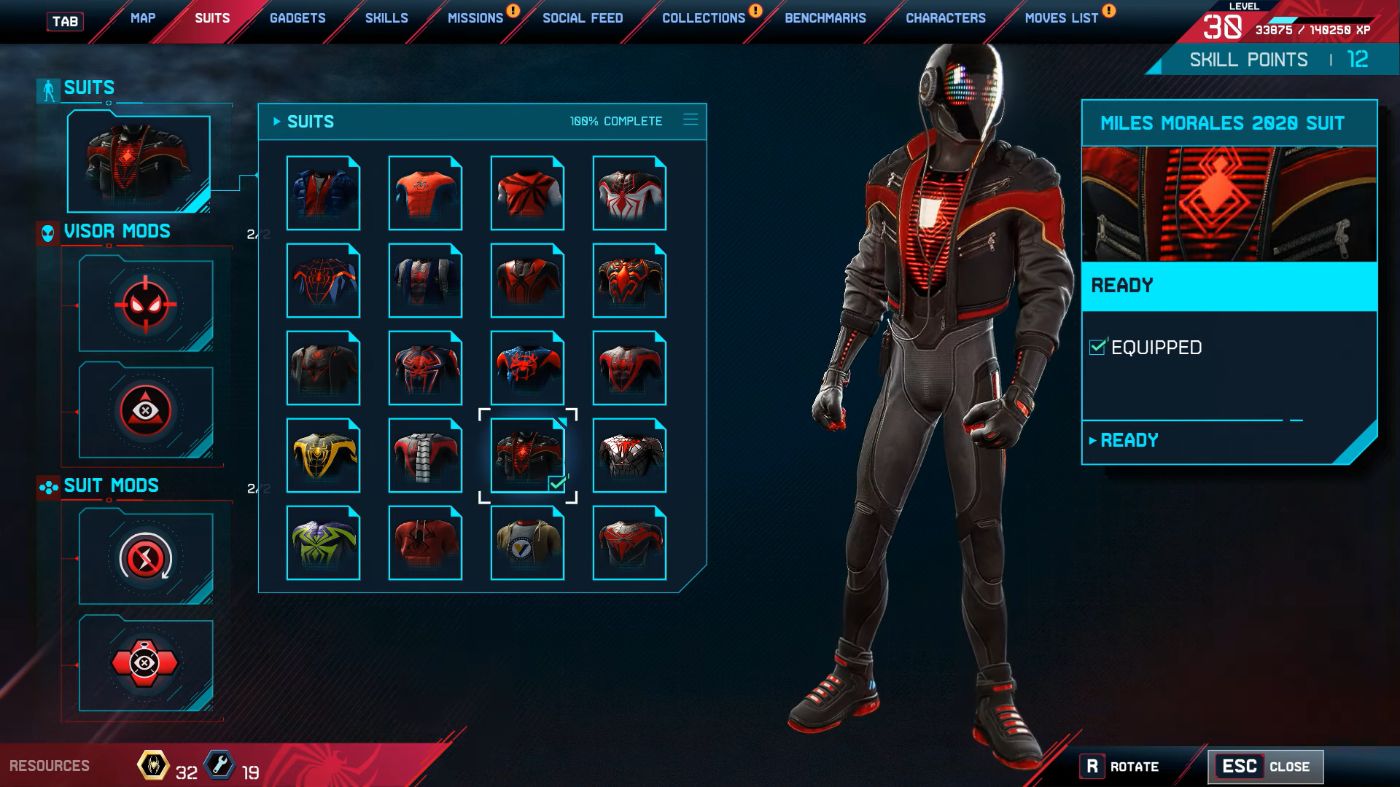Toggle the Equipped checkbox
Image resolution: width=1400 pixels, height=787 pixels.
pyautogui.click(x=1098, y=347)
